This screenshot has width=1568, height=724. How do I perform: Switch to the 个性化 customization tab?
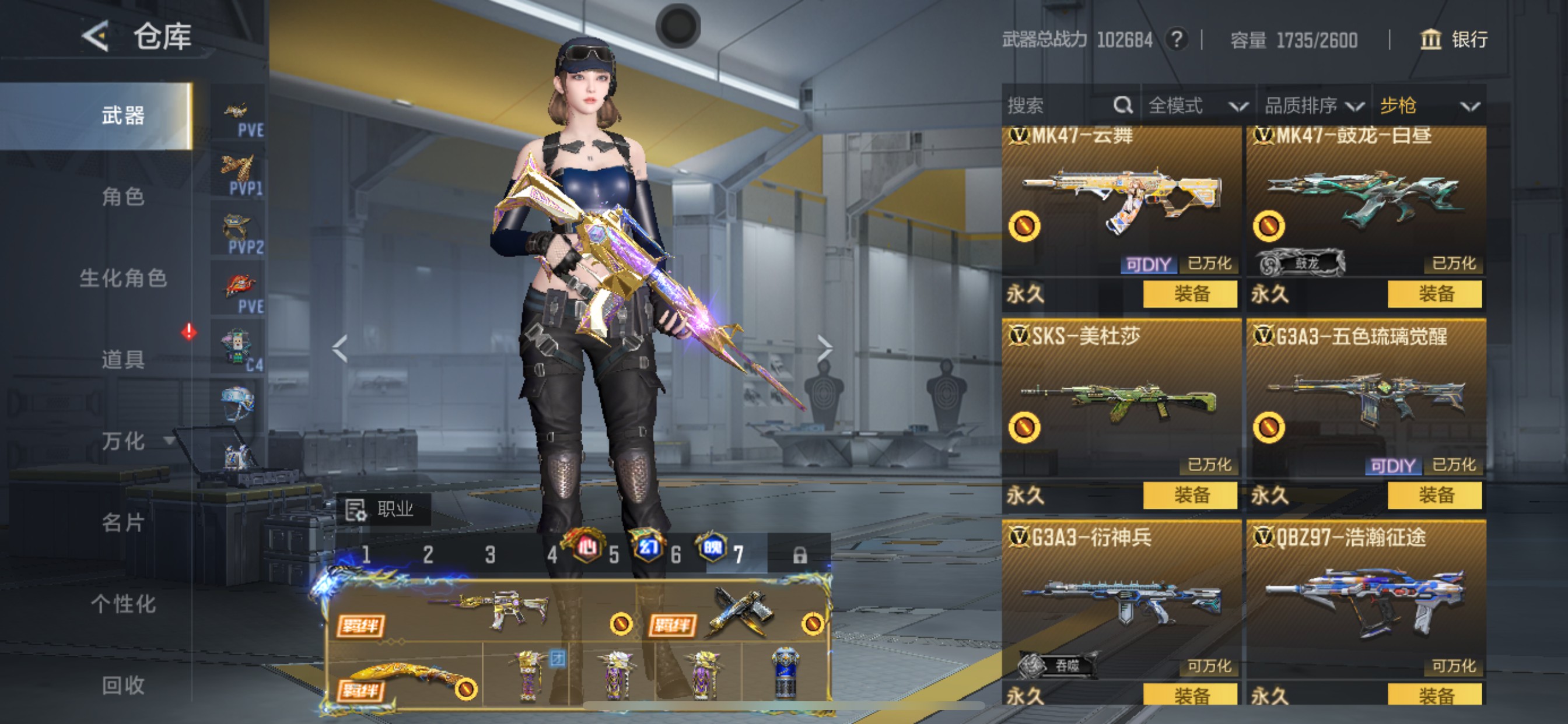[x=123, y=603]
